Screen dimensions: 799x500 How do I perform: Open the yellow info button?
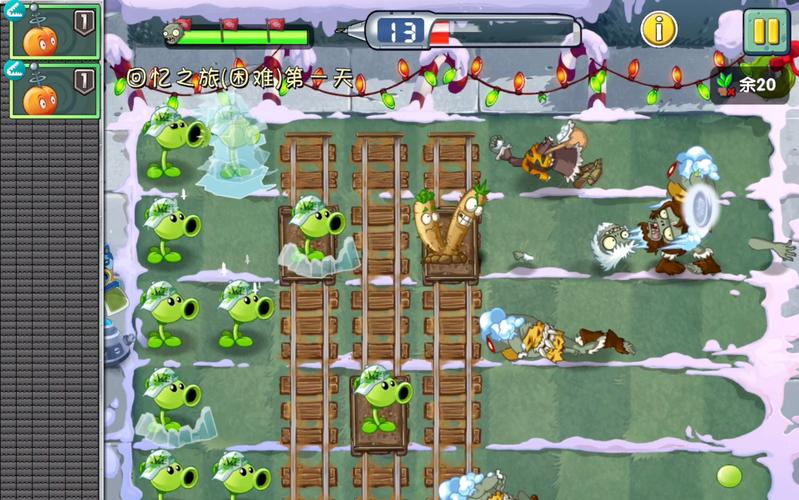(x=659, y=29)
